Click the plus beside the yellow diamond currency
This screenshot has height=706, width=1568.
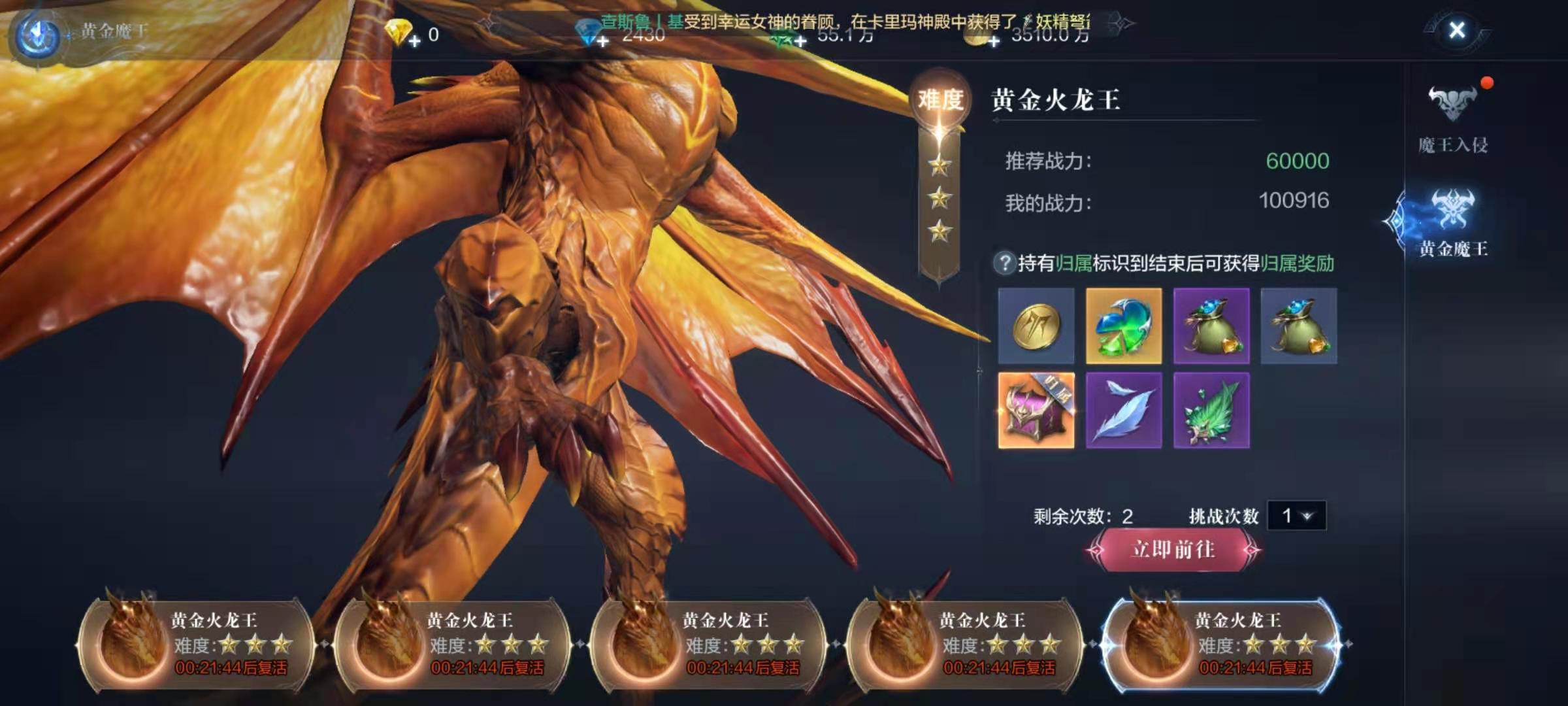414,42
